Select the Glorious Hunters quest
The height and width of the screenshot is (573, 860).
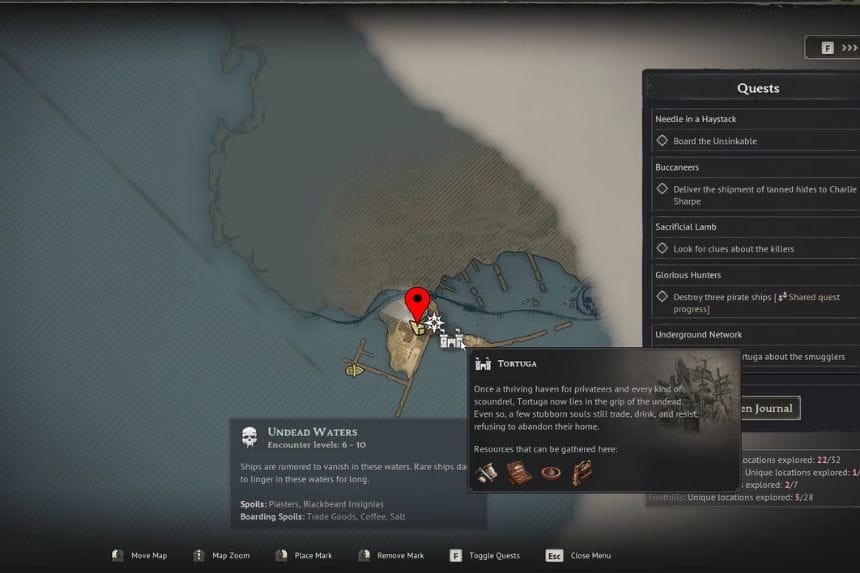(x=688, y=275)
